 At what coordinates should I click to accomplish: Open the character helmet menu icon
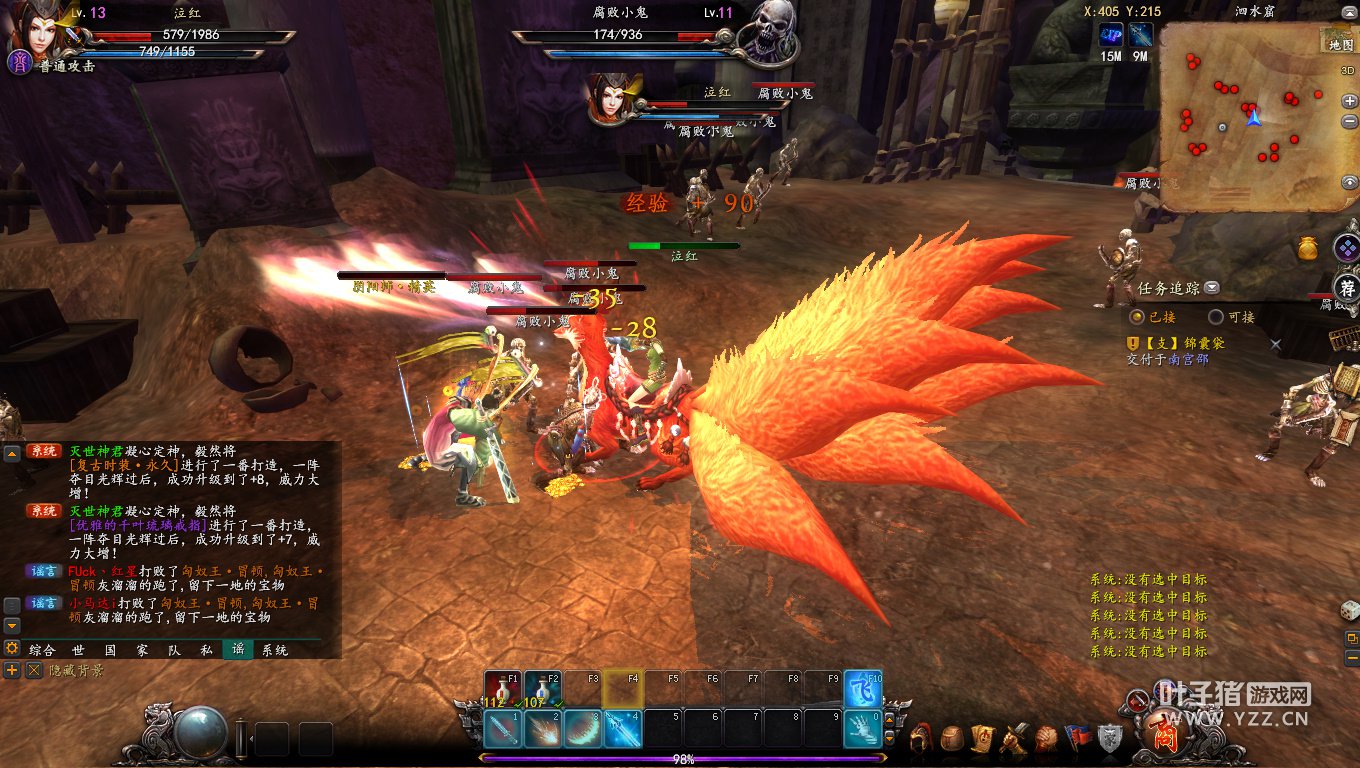[923, 739]
